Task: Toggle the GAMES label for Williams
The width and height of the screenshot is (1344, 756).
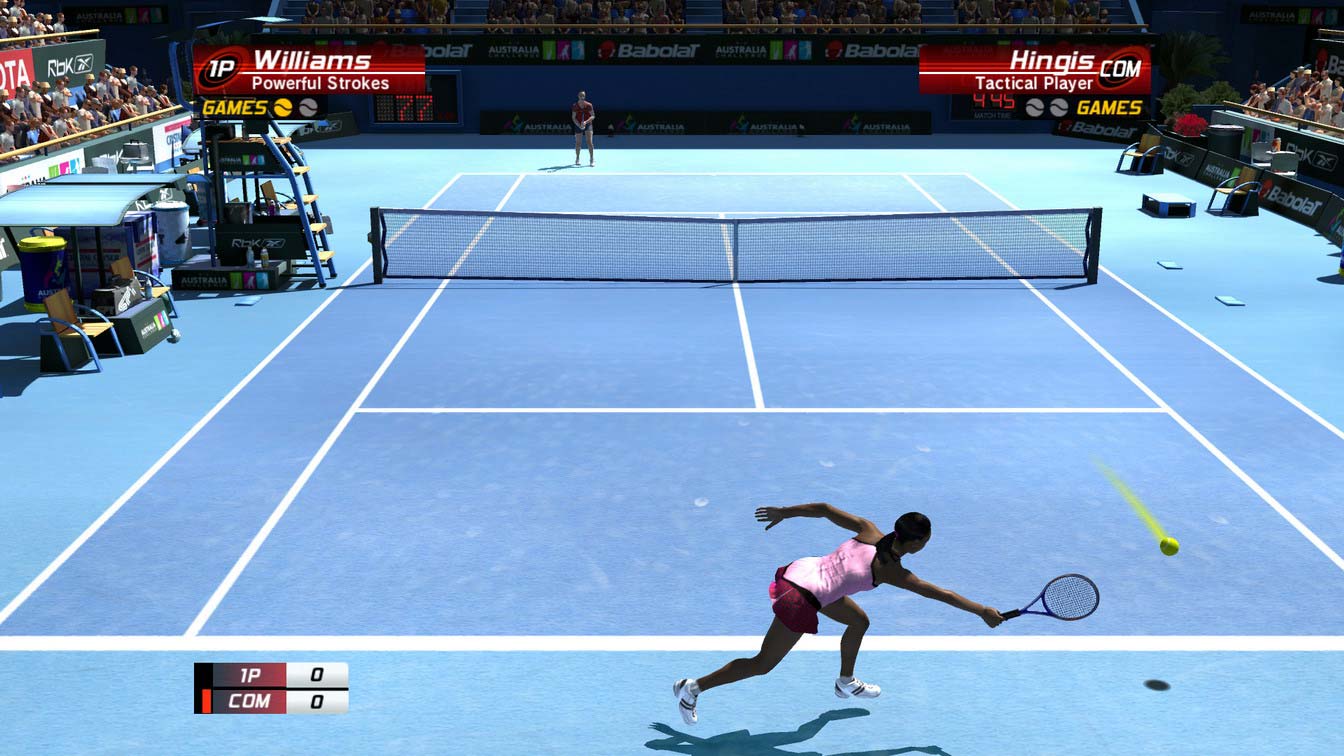Action: click(x=236, y=108)
